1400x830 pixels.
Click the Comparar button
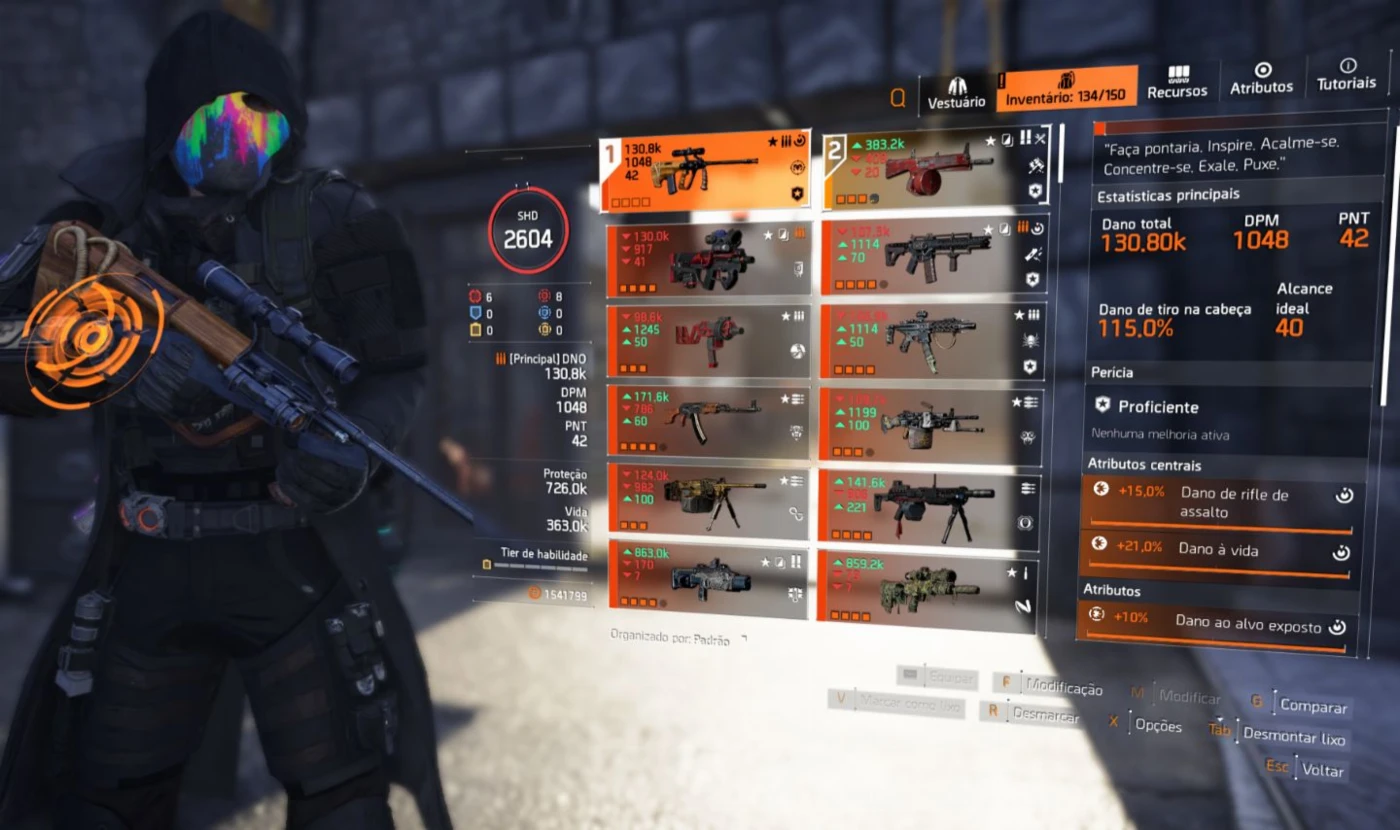point(1313,706)
